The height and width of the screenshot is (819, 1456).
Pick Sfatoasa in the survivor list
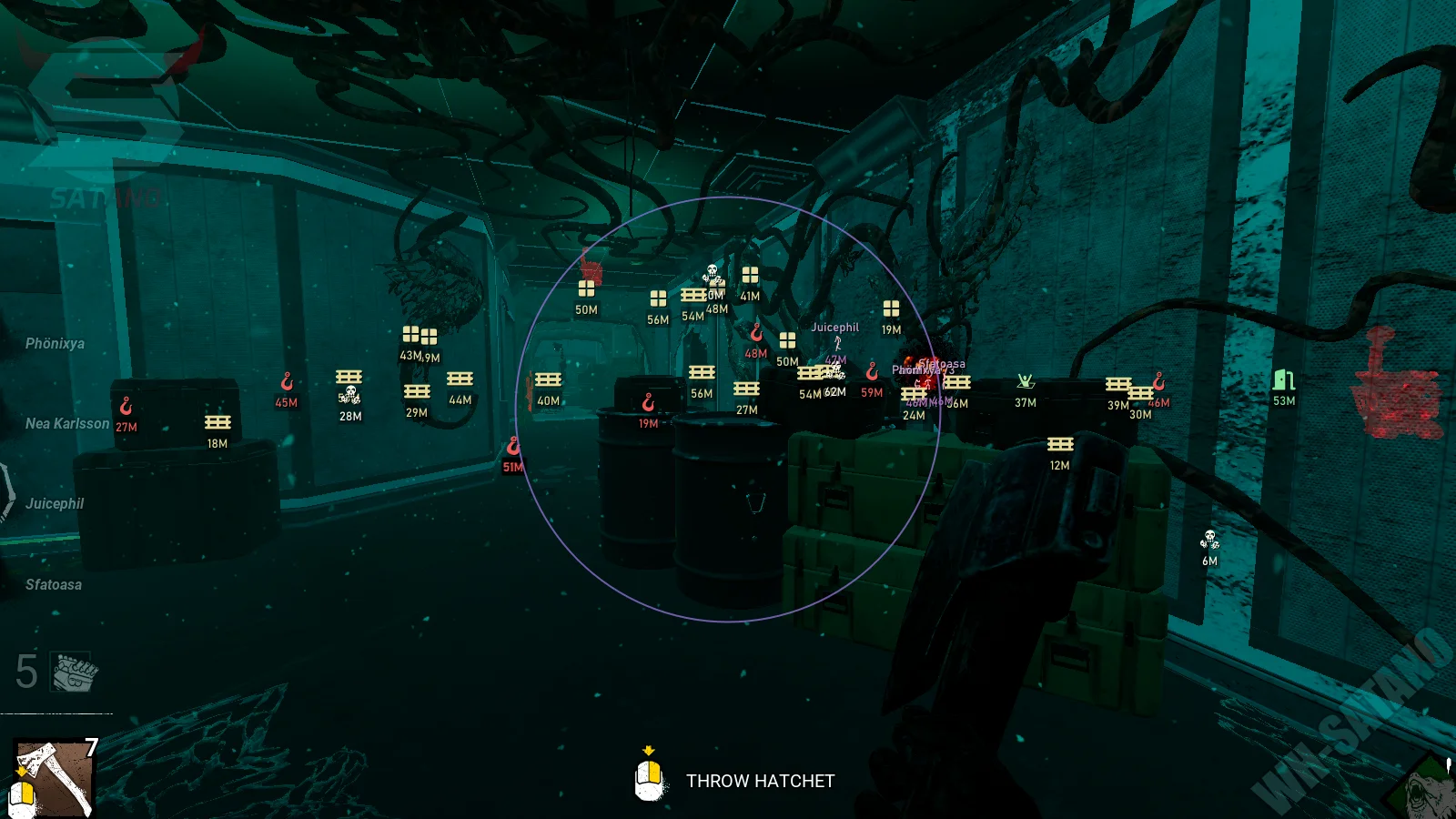pos(54,585)
